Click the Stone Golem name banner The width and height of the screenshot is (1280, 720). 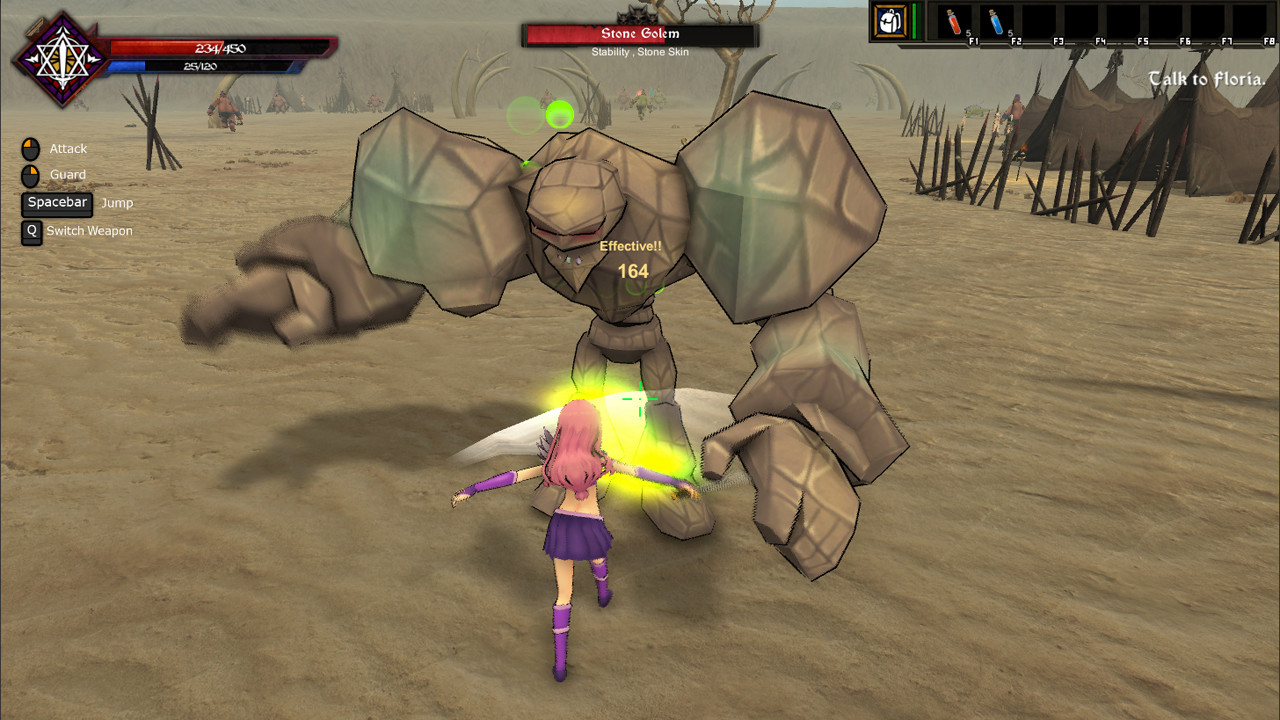click(638, 33)
